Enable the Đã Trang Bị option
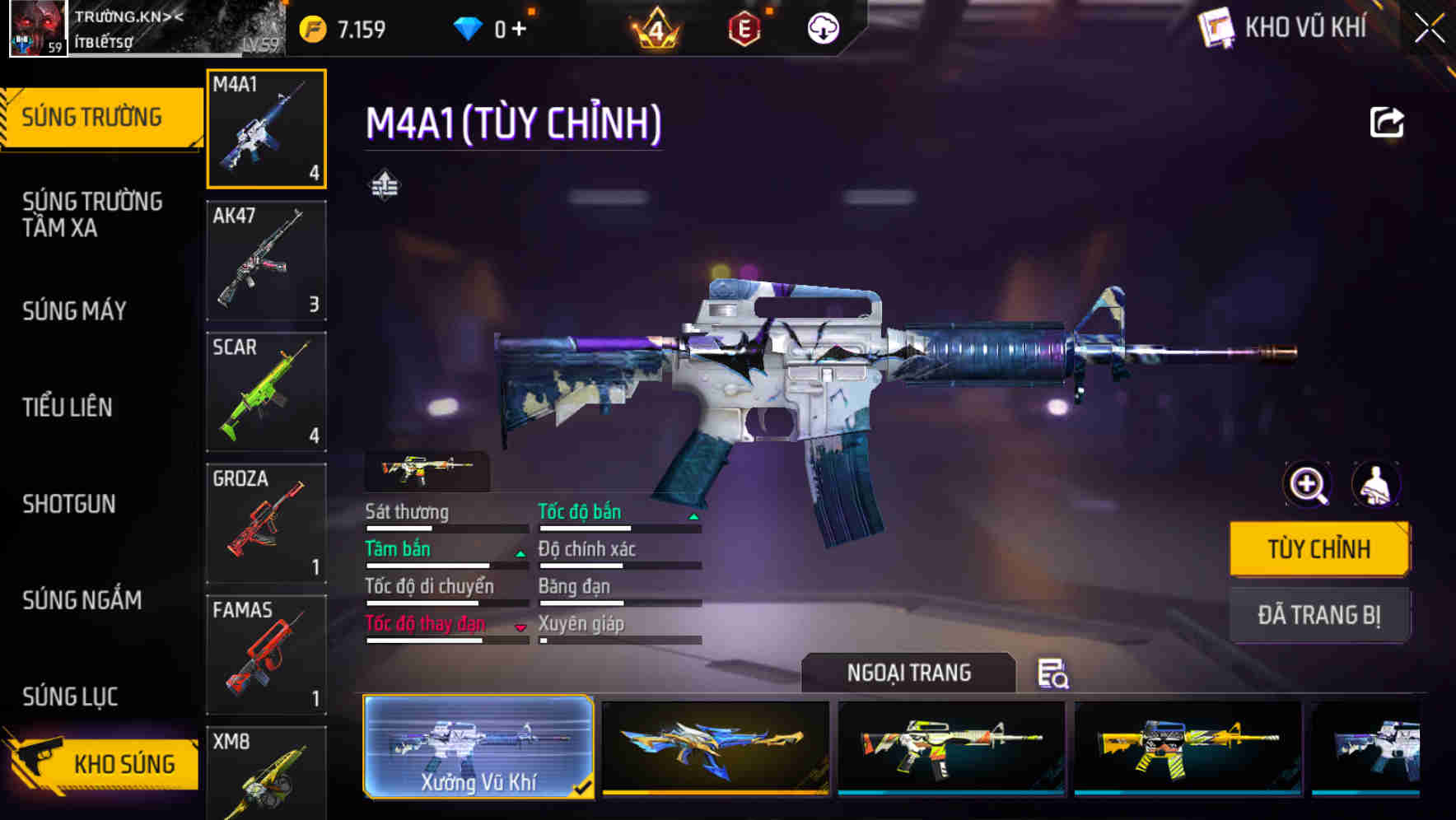The height and width of the screenshot is (820, 1456). click(1318, 615)
